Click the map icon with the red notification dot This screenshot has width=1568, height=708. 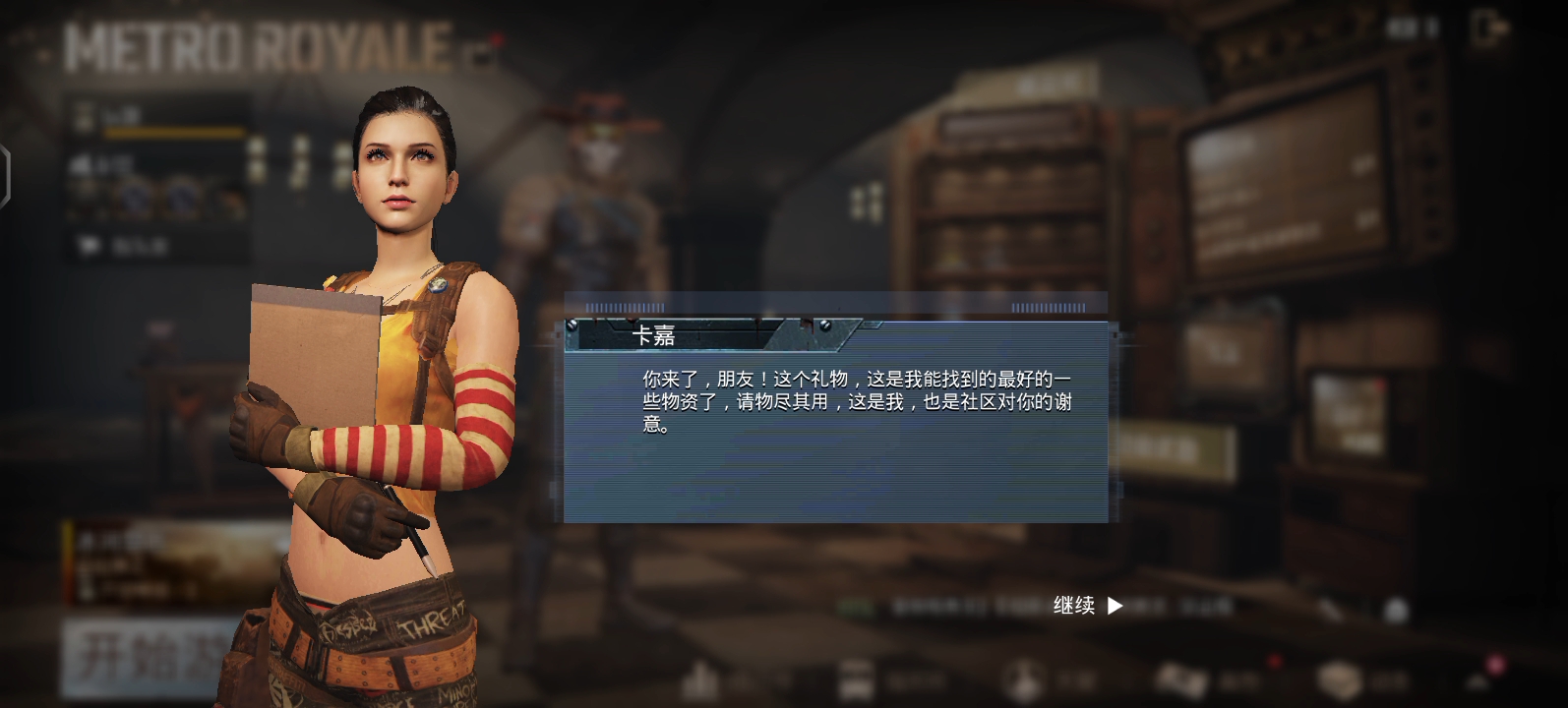1180,678
